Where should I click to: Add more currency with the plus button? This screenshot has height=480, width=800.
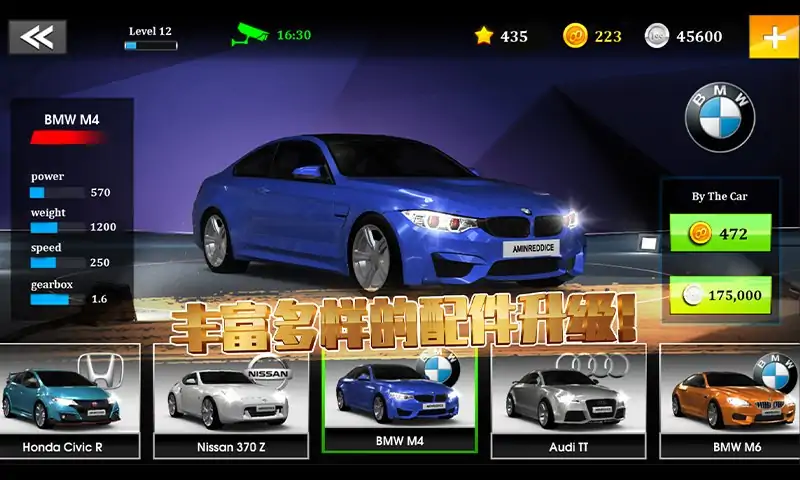pos(773,37)
